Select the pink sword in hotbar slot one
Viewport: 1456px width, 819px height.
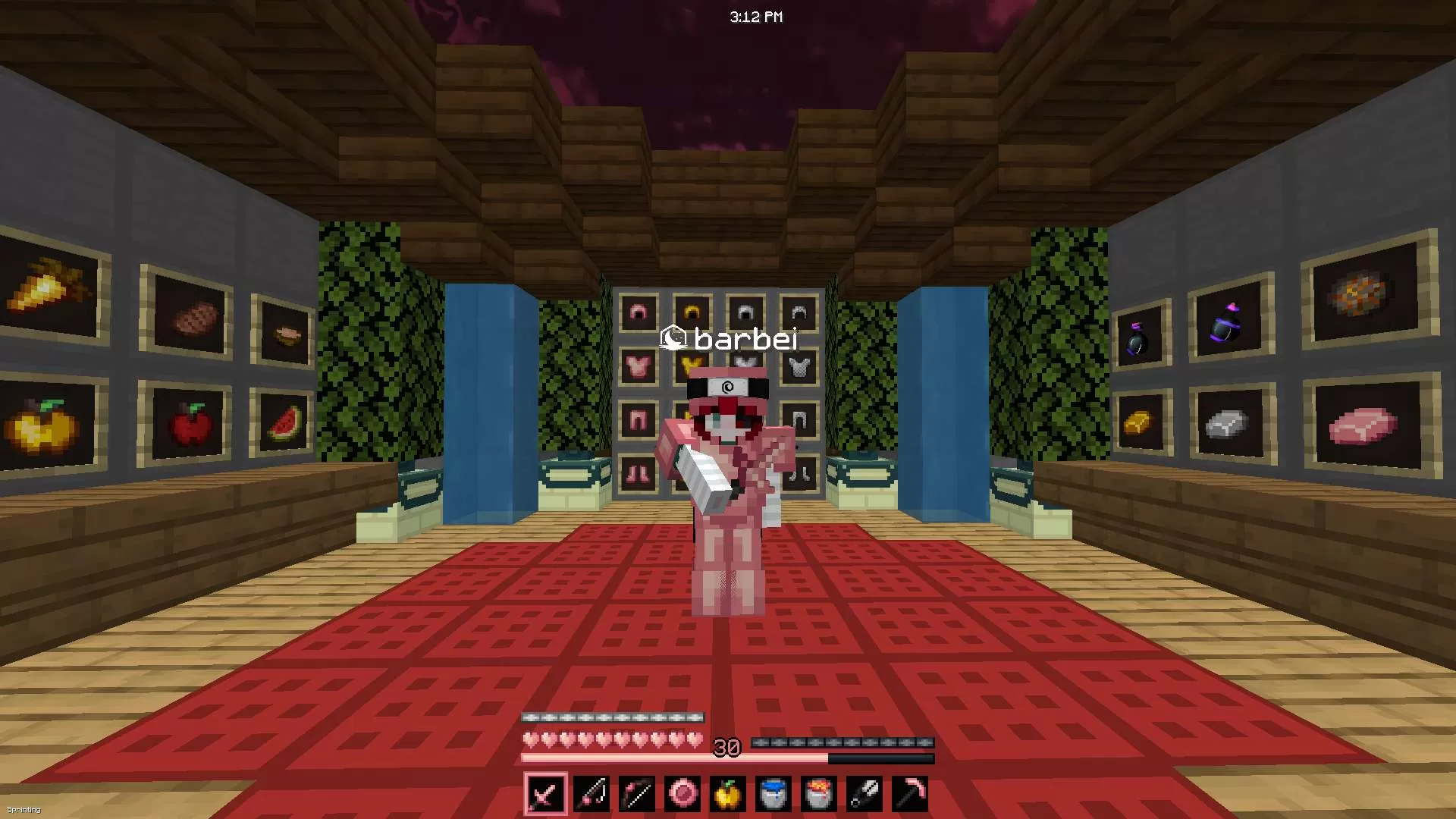544,792
